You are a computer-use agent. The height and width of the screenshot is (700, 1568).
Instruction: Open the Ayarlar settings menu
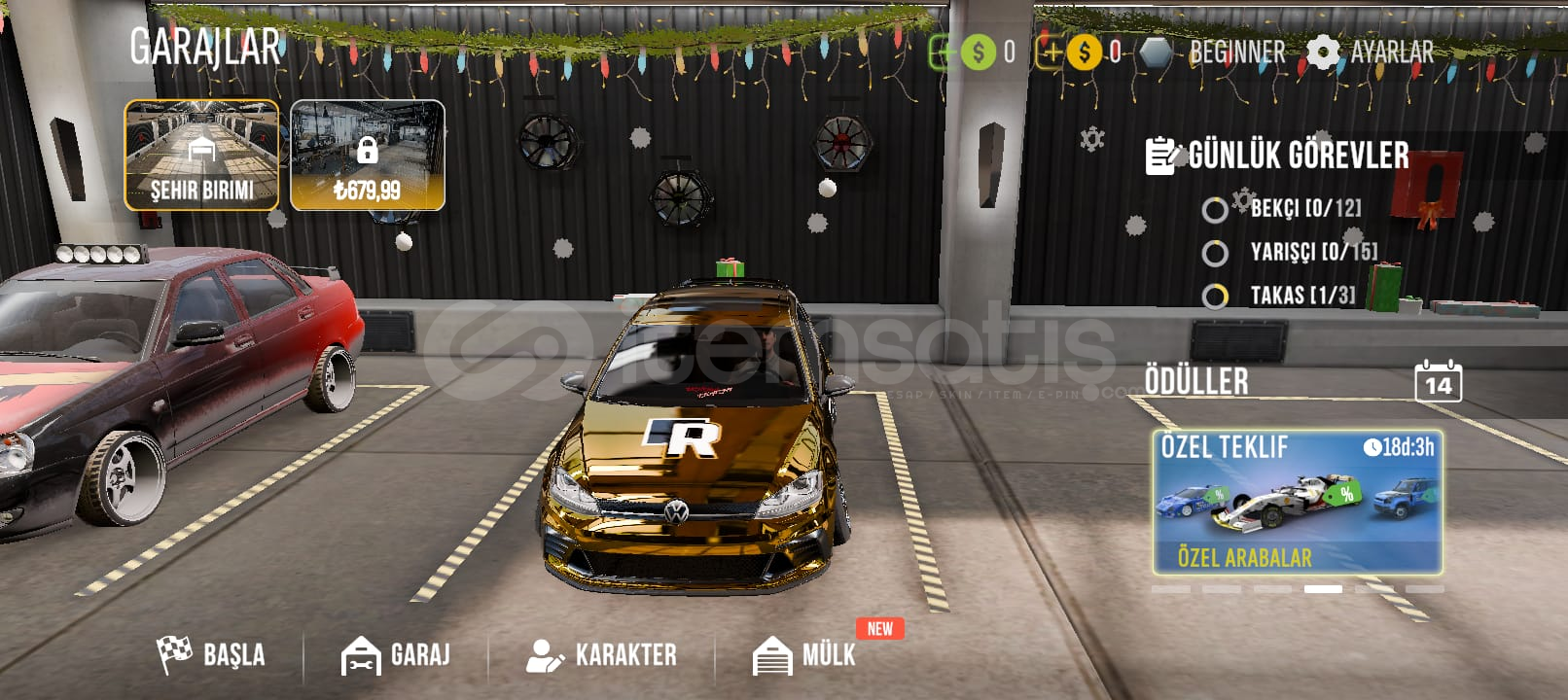click(x=1371, y=52)
